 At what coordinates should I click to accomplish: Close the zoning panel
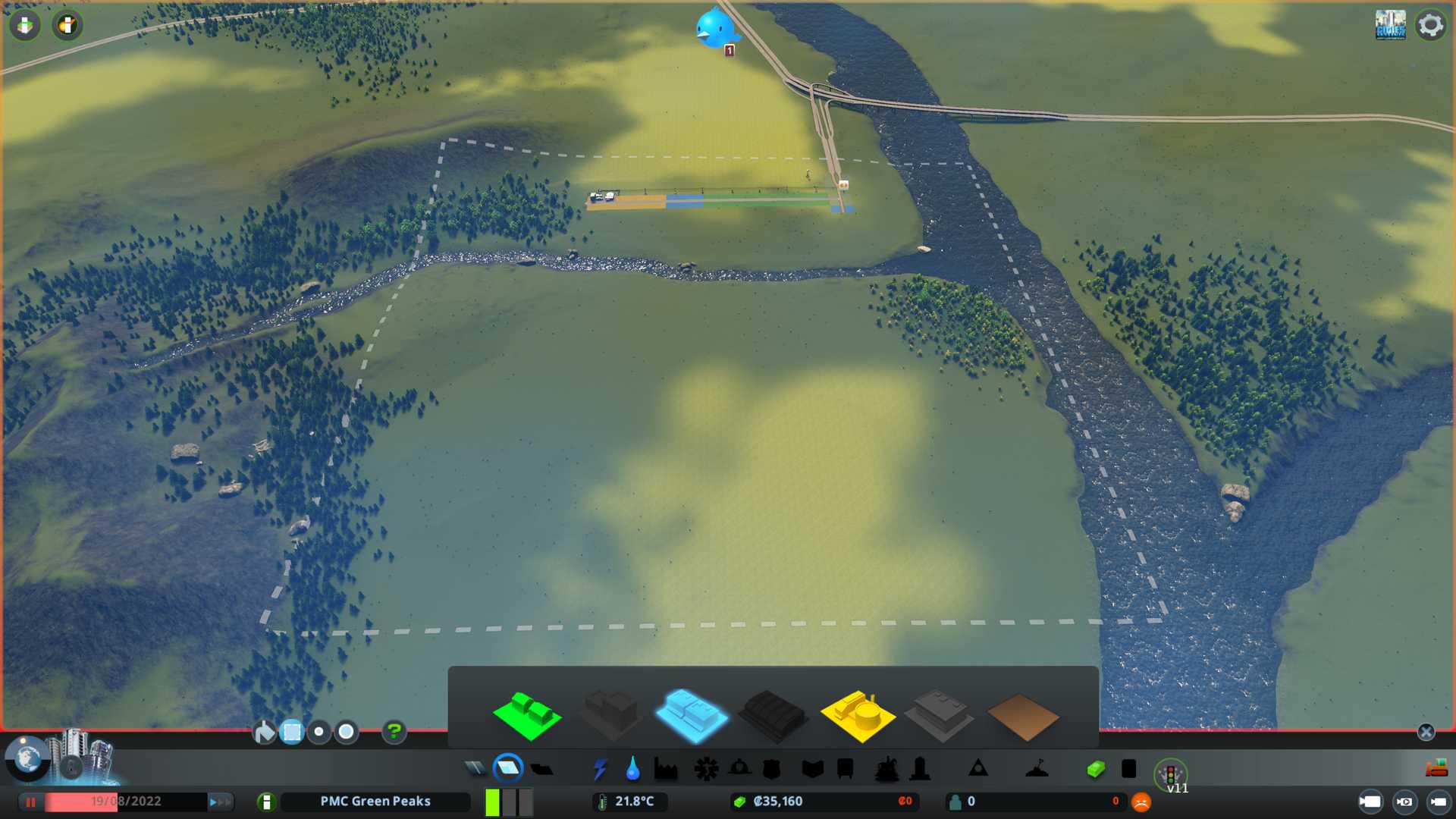point(1426,732)
